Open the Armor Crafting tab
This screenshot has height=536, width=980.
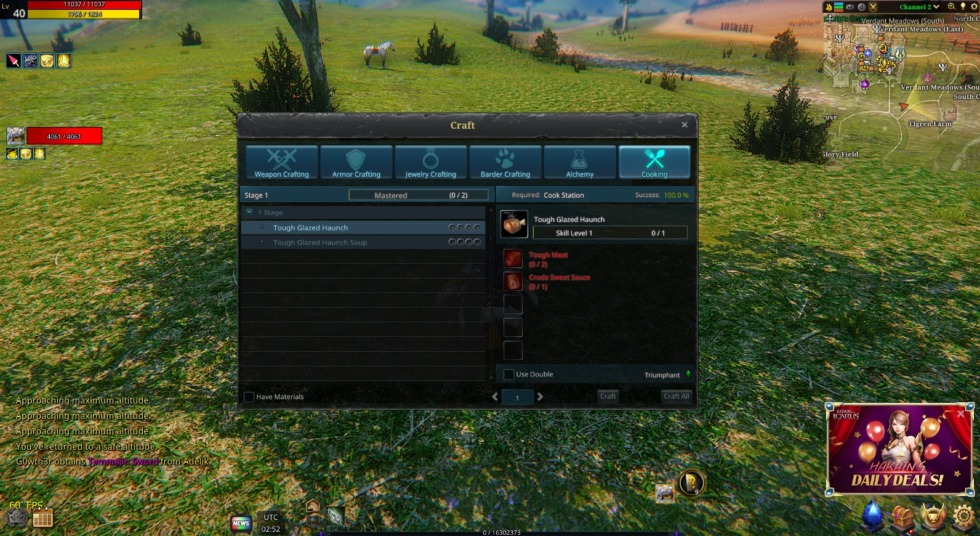356,162
